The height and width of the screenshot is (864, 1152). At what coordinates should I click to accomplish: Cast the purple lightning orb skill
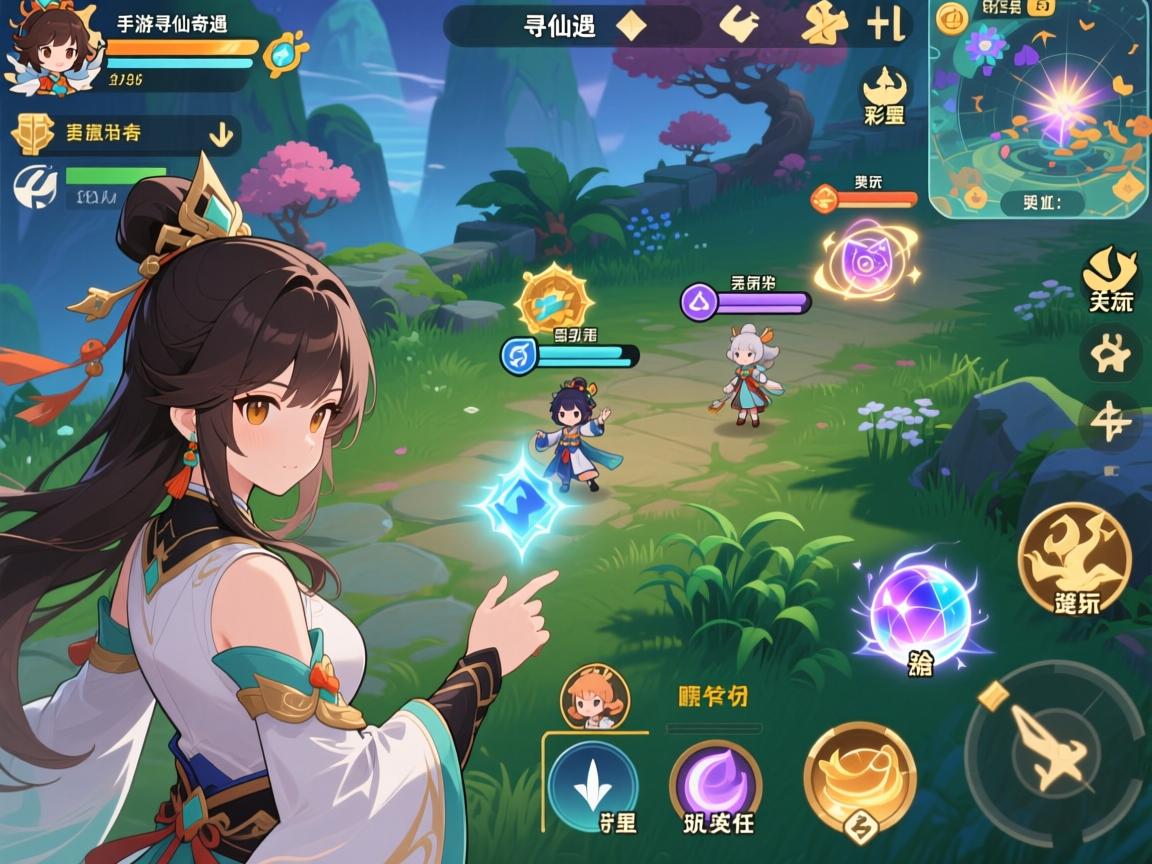point(918,611)
